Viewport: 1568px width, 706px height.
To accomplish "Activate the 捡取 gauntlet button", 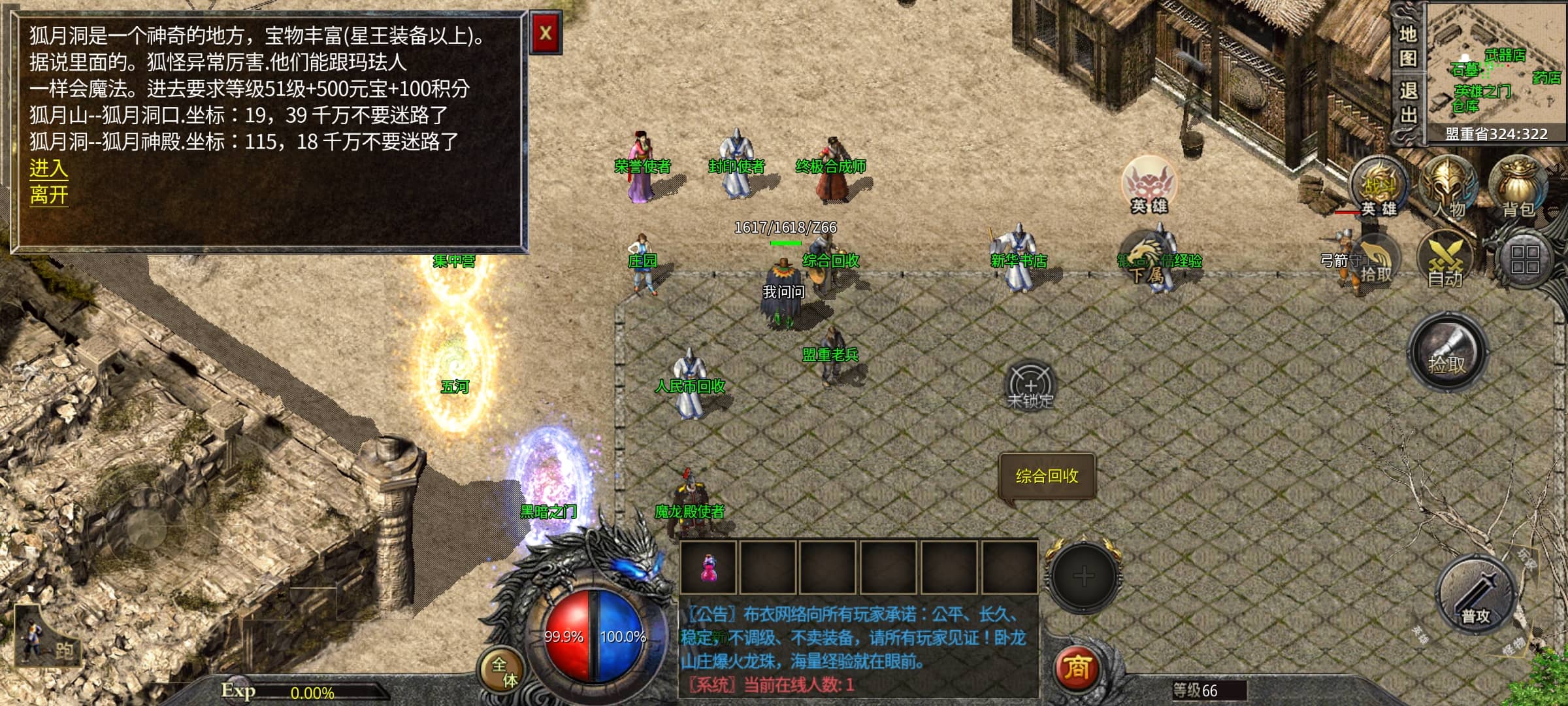I will click(1447, 353).
